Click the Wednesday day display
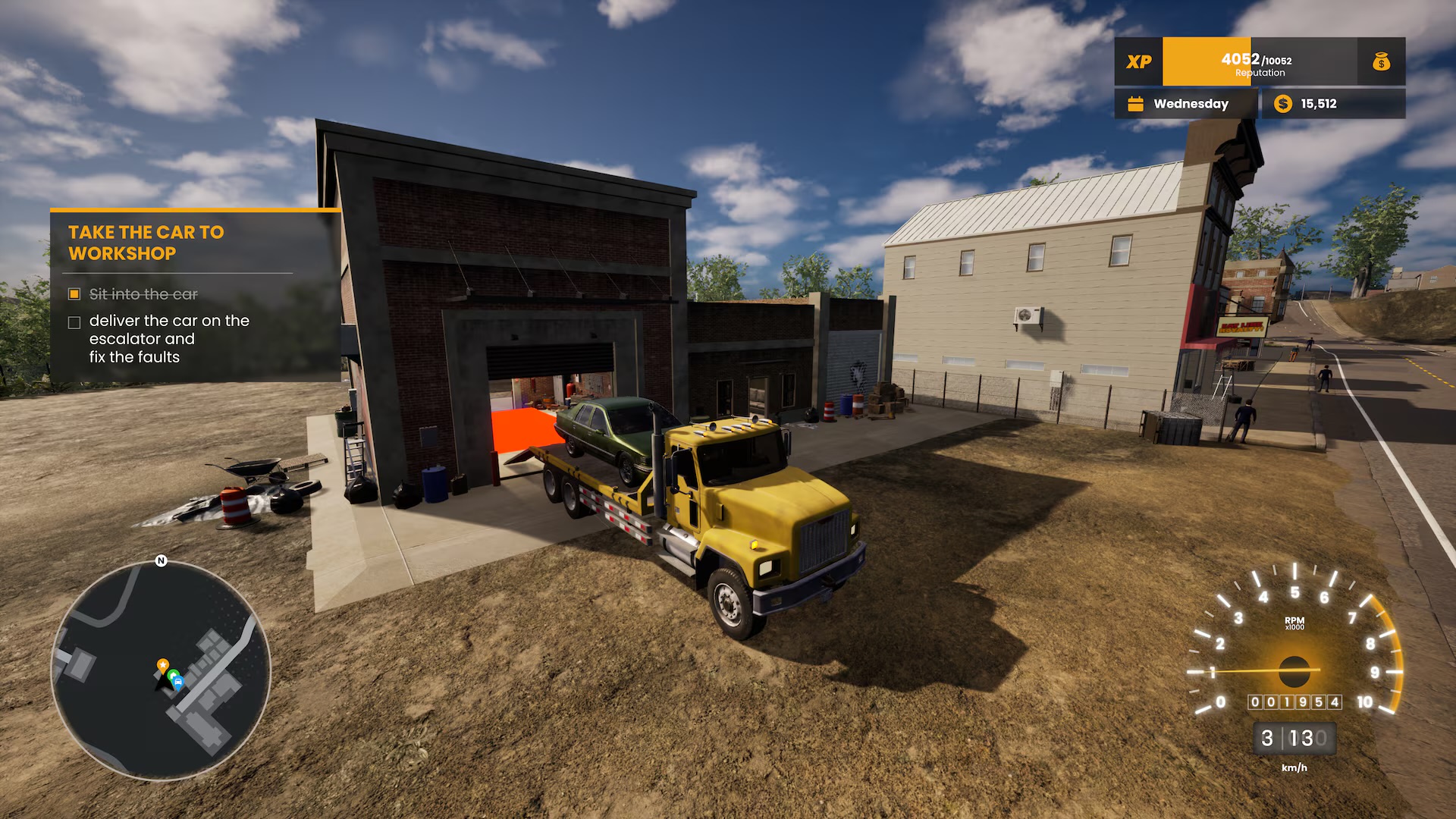Image resolution: width=1456 pixels, height=819 pixels. pos(1190,104)
